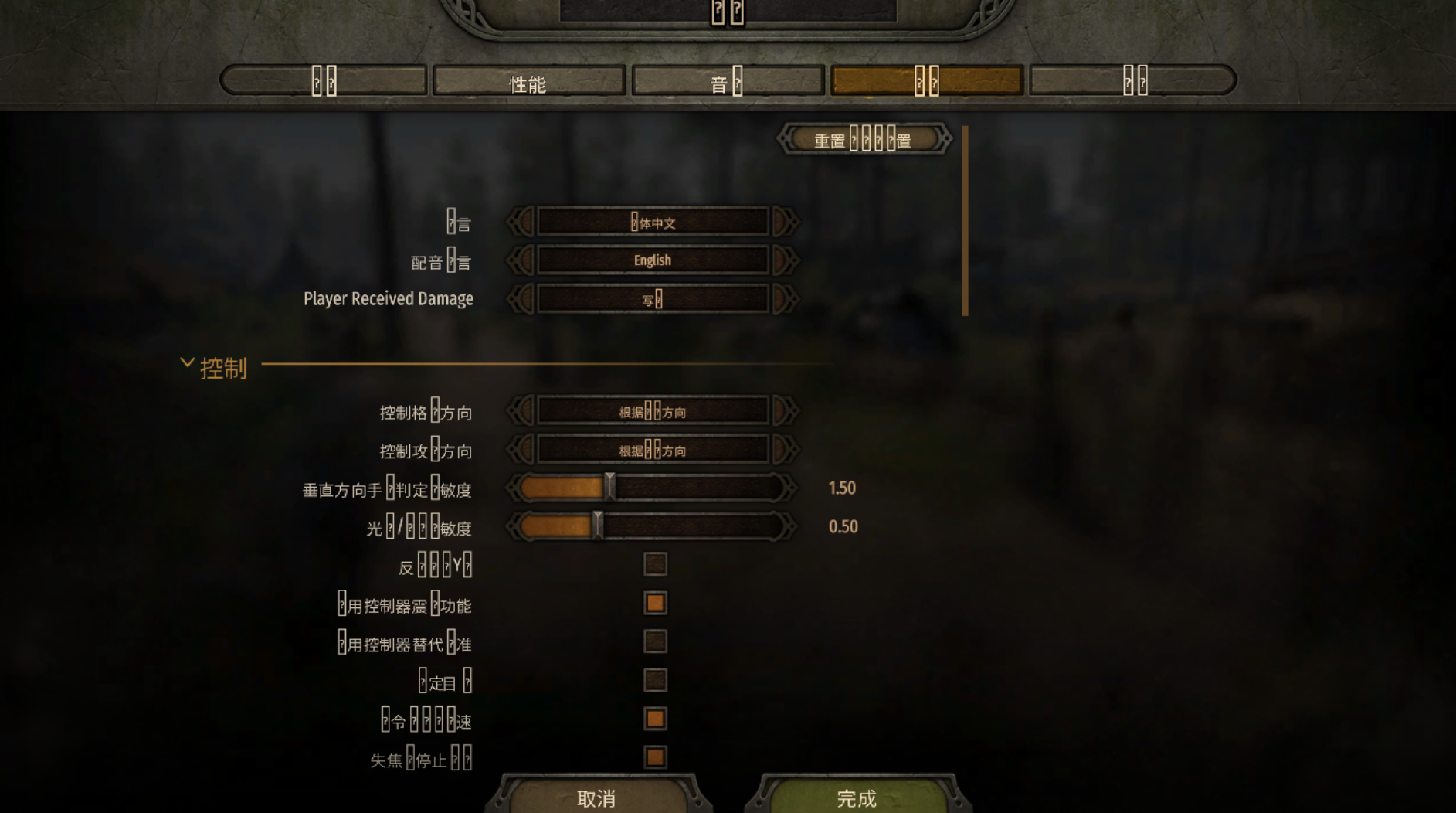Adjust the sensitivity slider showing 0.50
Screen dimensions: 1456x813
pos(597,526)
